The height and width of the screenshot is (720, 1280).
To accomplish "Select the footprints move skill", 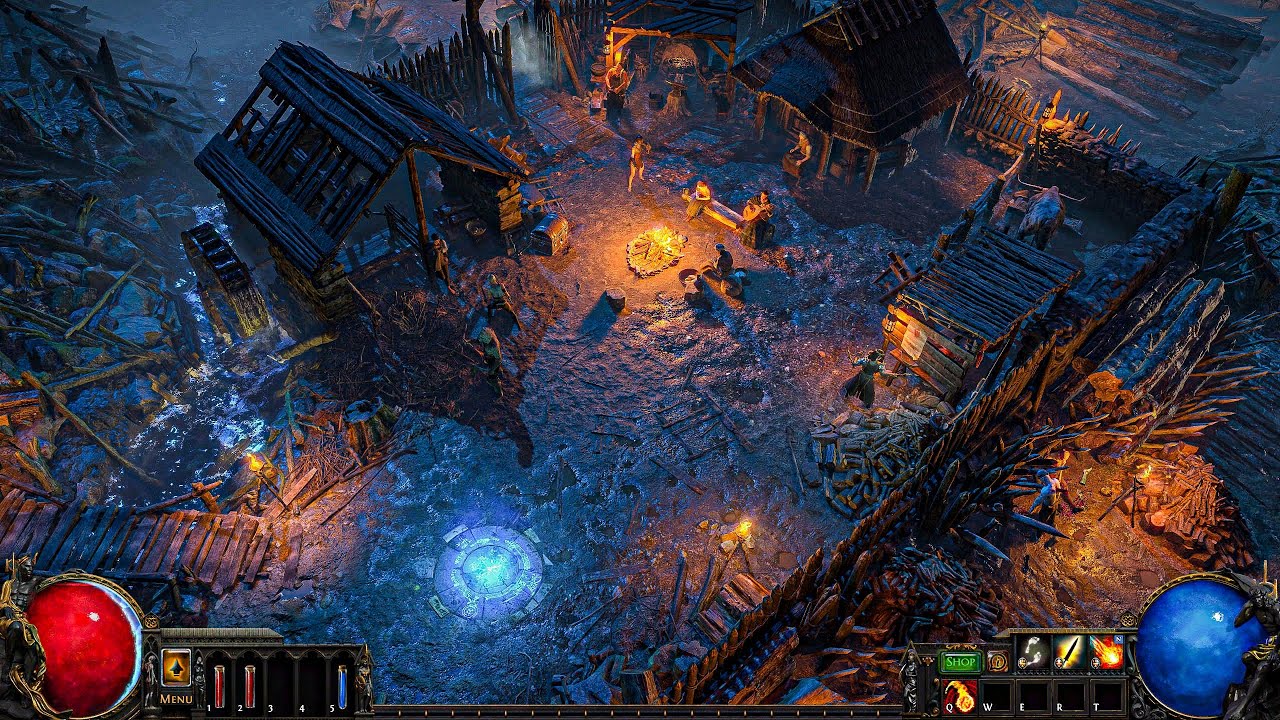I will tap(1033, 652).
